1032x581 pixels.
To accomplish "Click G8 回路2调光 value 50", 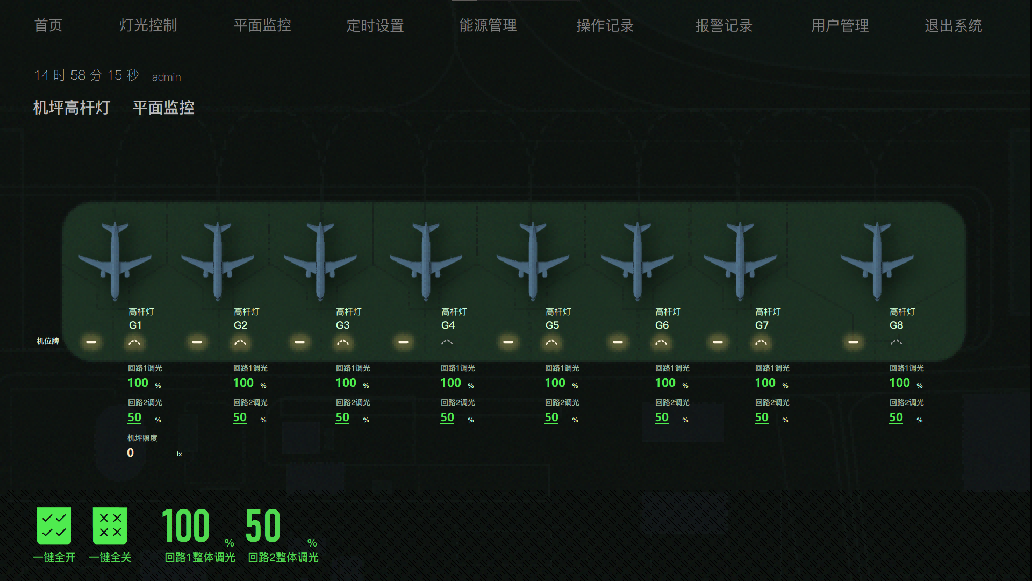I will tap(896, 418).
